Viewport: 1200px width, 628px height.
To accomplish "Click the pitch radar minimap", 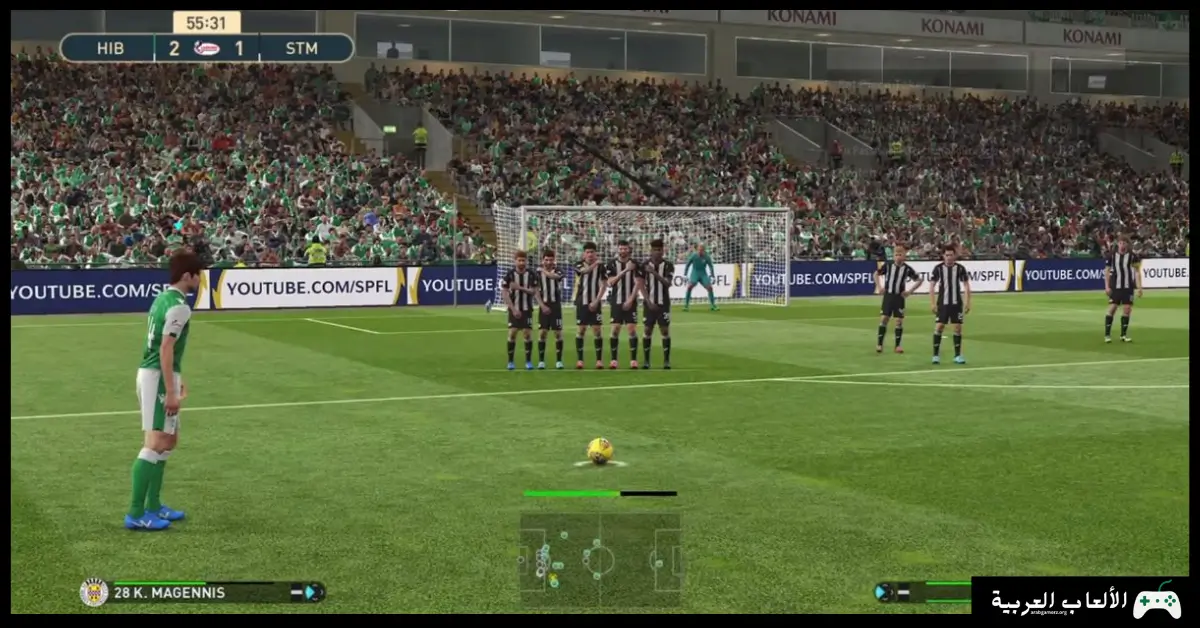I will click(x=599, y=558).
